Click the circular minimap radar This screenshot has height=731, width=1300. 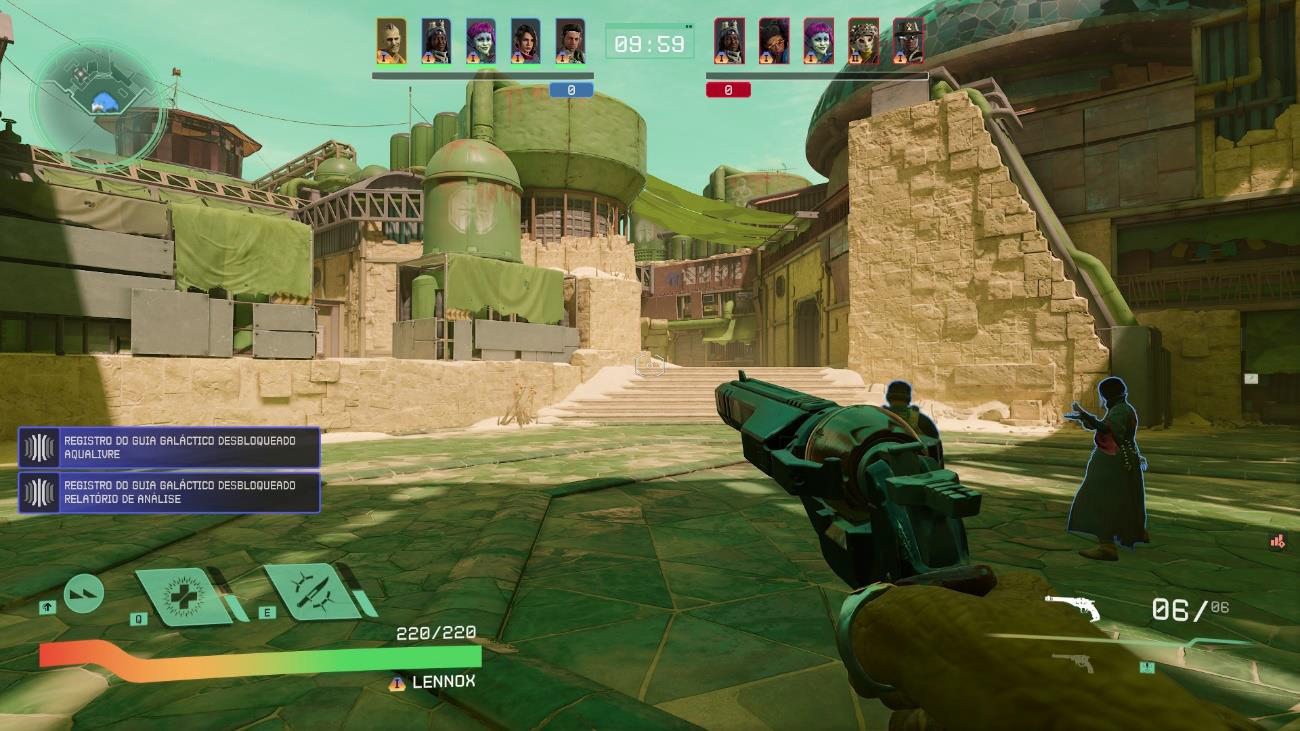(x=98, y=101)
